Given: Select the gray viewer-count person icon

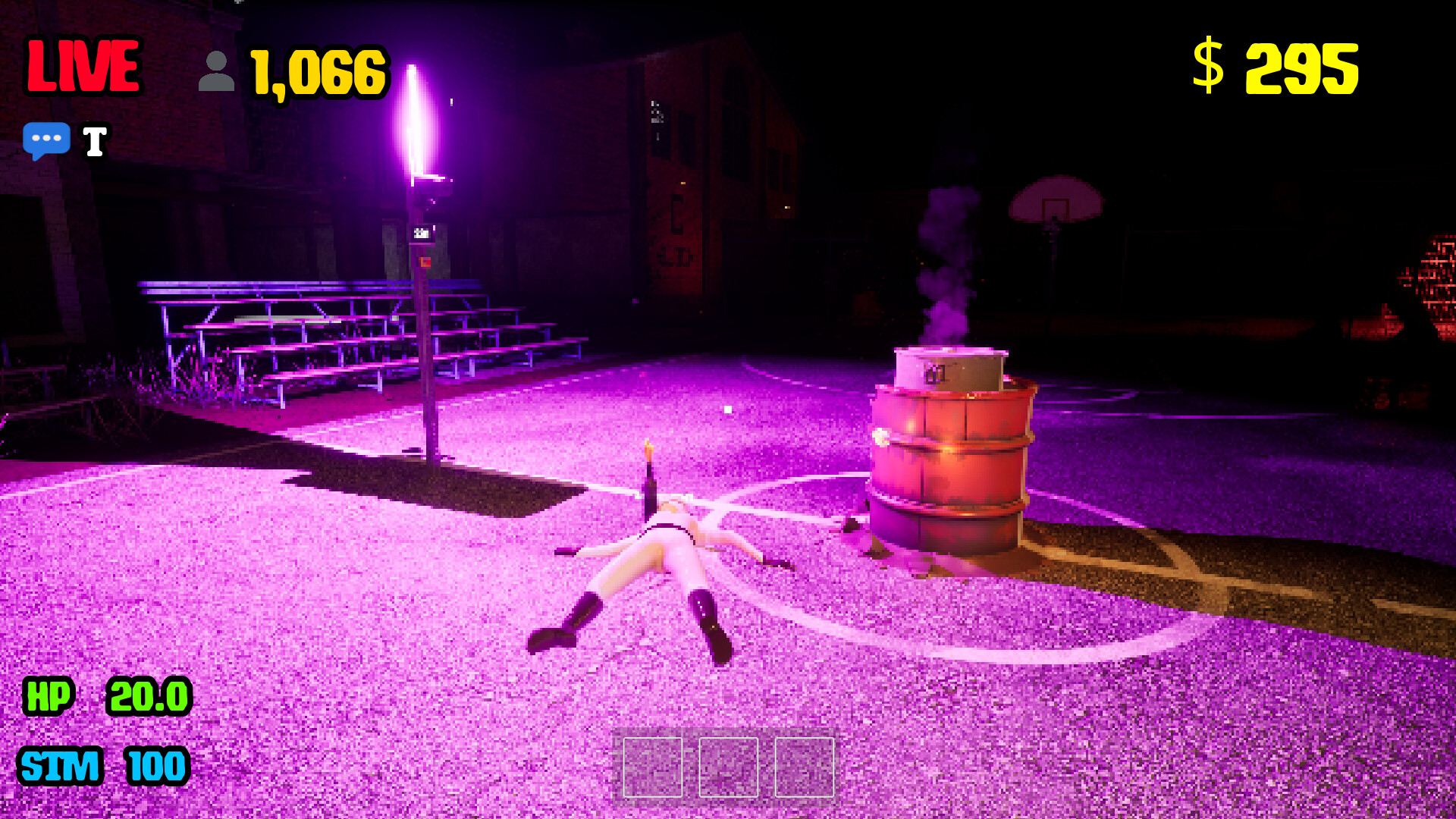Looking at the screenshot, I should tap(218, 69).
